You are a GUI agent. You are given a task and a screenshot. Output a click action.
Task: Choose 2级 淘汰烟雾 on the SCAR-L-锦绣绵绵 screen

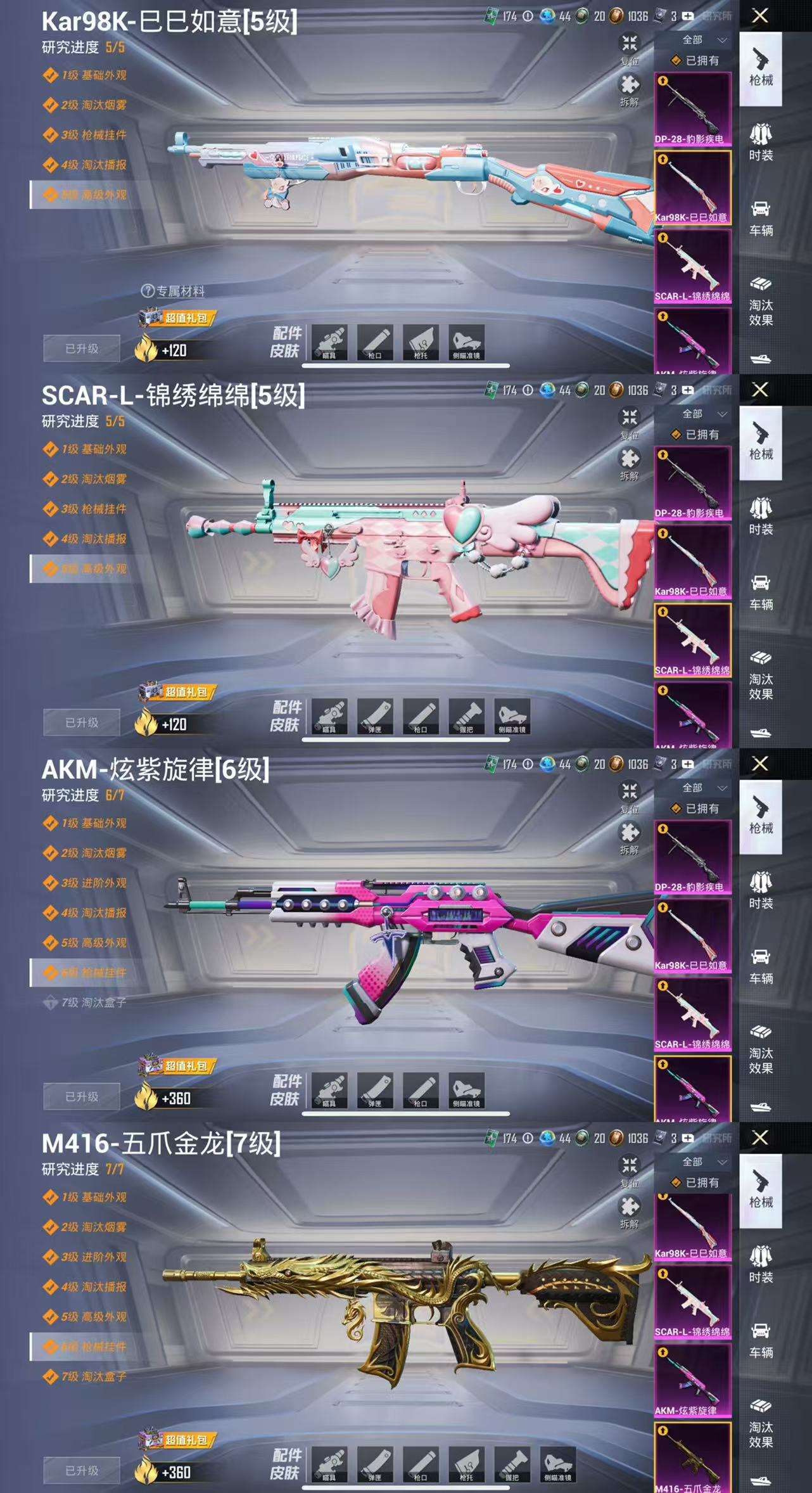[94, 479]
